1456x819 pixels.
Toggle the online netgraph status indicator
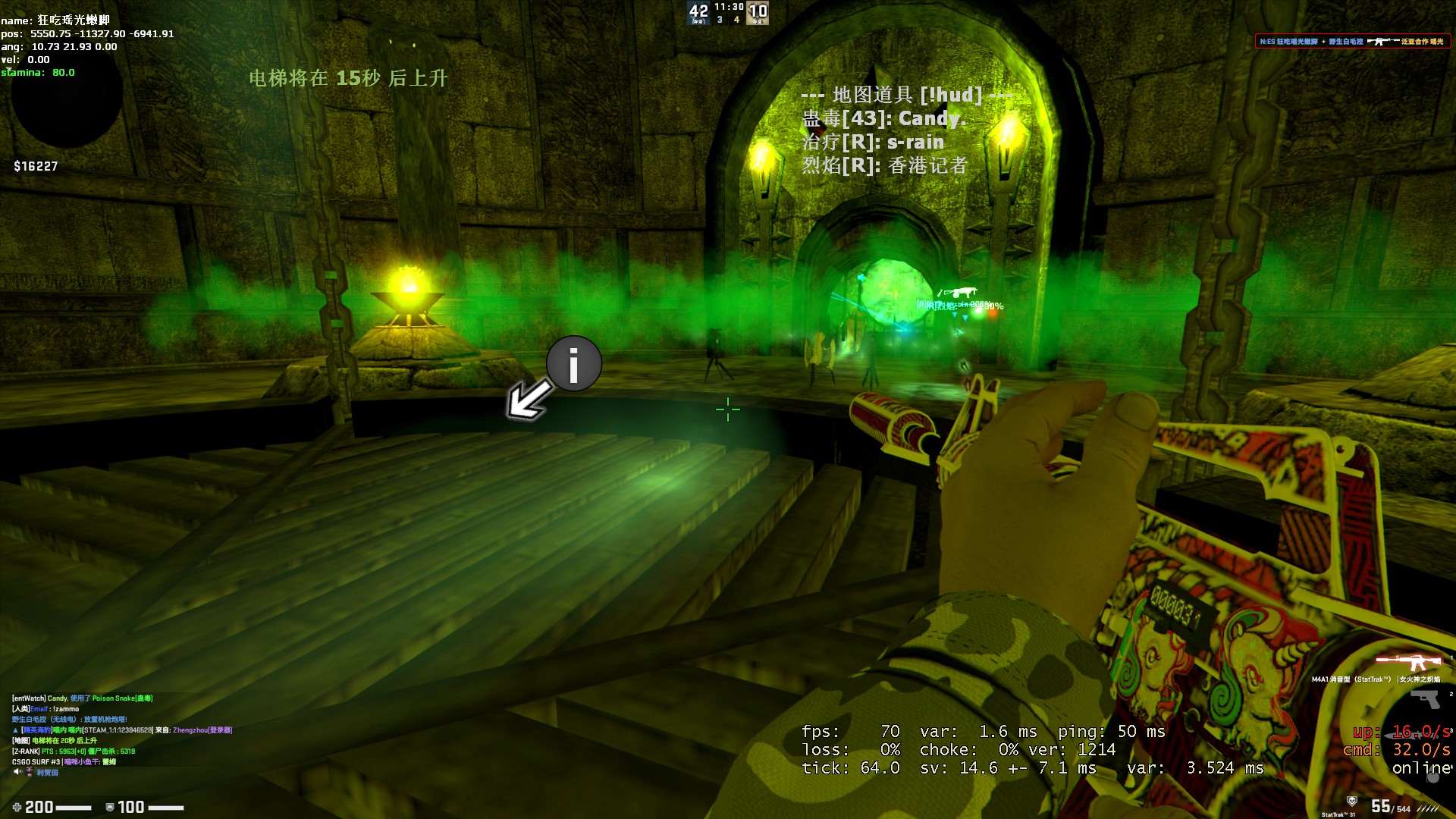point(1420,767)
